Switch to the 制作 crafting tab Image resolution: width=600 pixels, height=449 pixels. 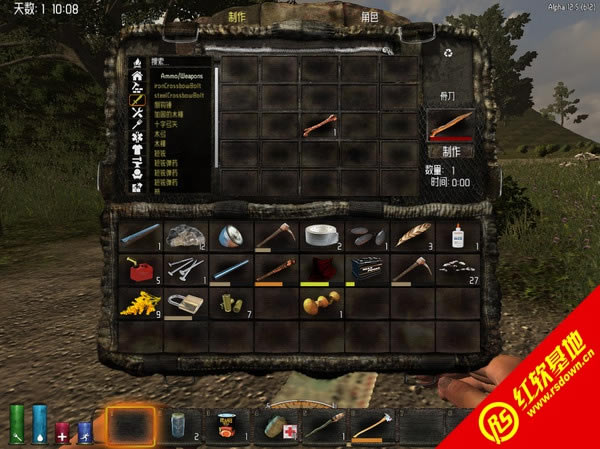tap(237, 17)
